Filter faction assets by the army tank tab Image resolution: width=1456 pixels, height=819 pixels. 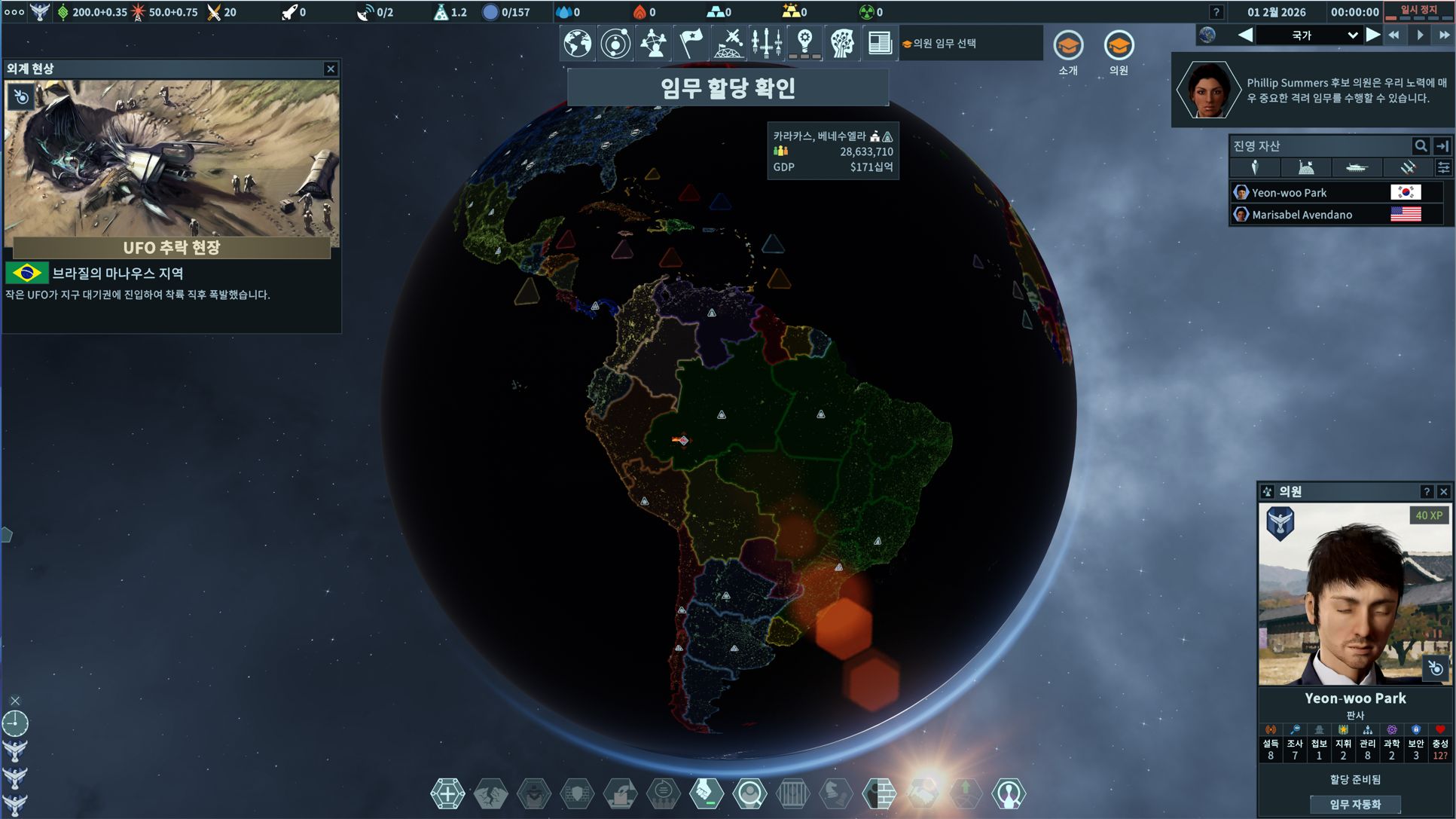(1356, 168)
